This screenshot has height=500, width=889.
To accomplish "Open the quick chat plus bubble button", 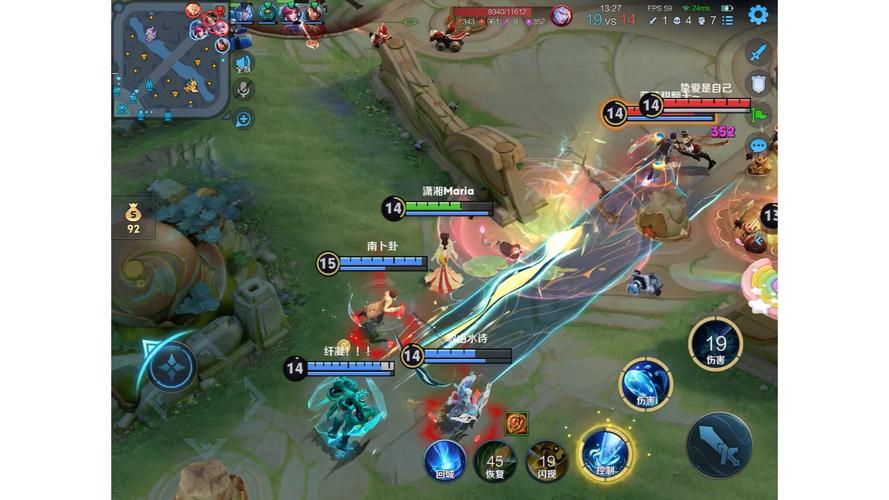I will [243, 119].
